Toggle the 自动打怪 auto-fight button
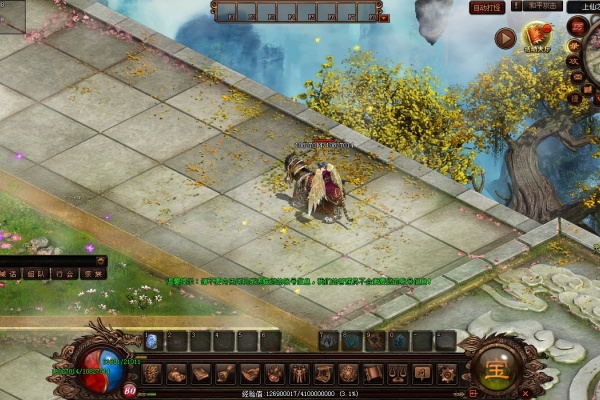This screenshot has width=600, height=400. (487, 7)
